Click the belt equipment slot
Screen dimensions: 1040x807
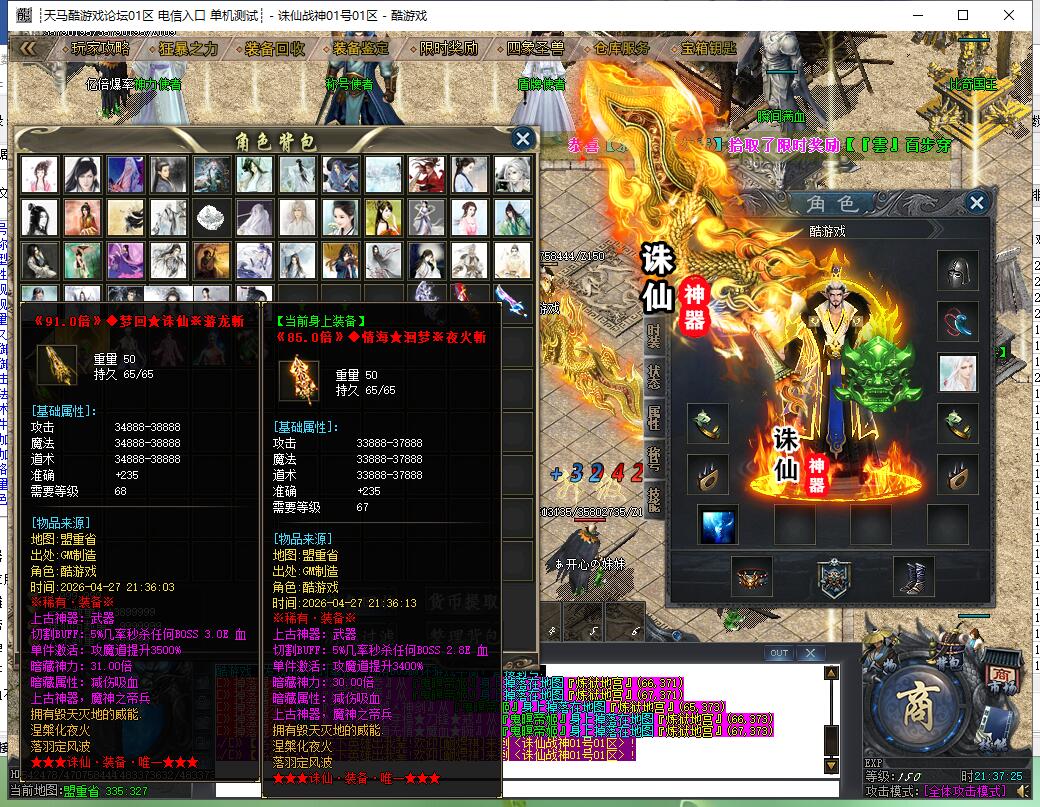coord(751,577)
